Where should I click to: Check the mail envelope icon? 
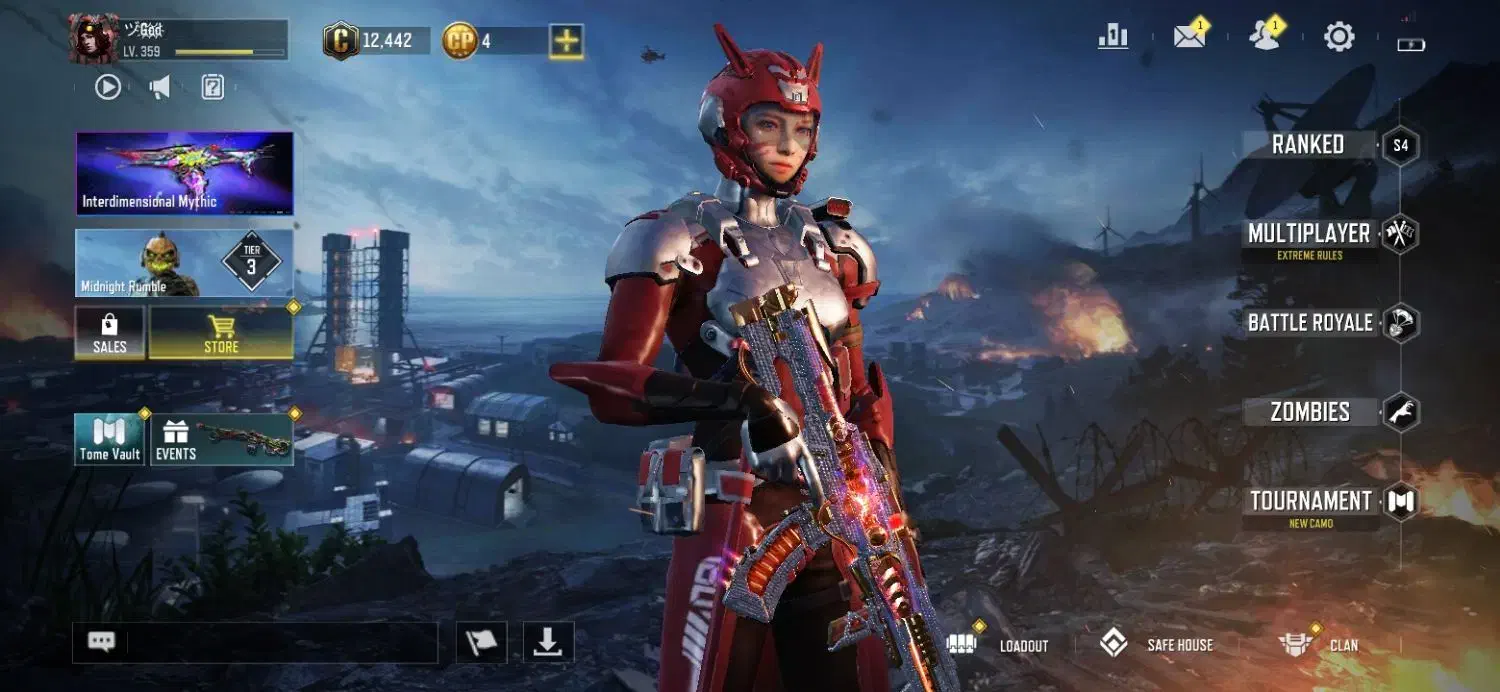(1189, 38)
